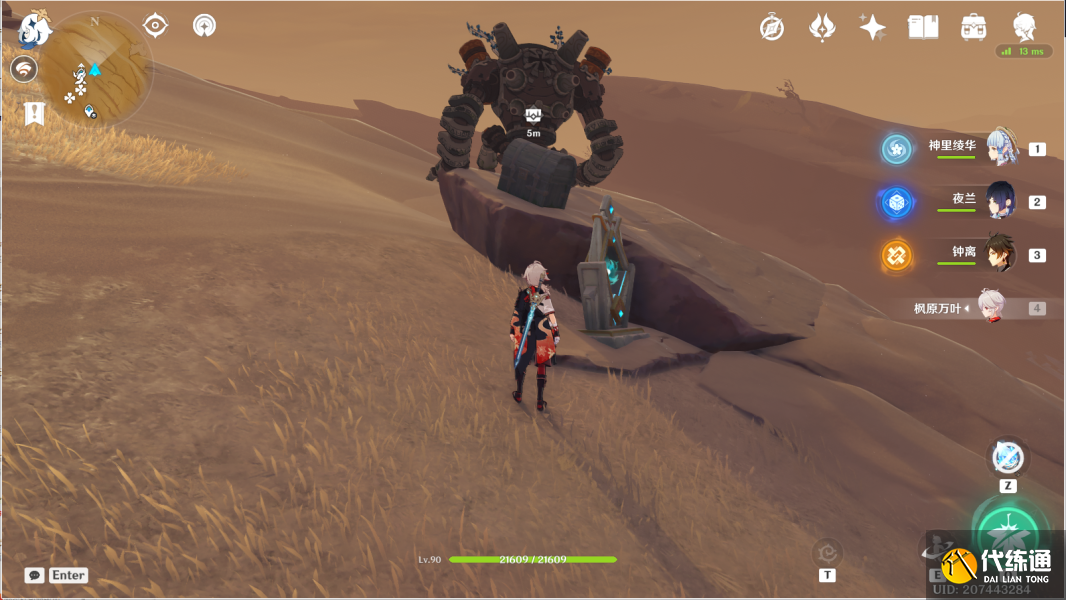Image resolution: width=1066 pixels, height=600 pixels.
Task: Switch to party member 神里绫华
Action: (x=1002, y=148)
